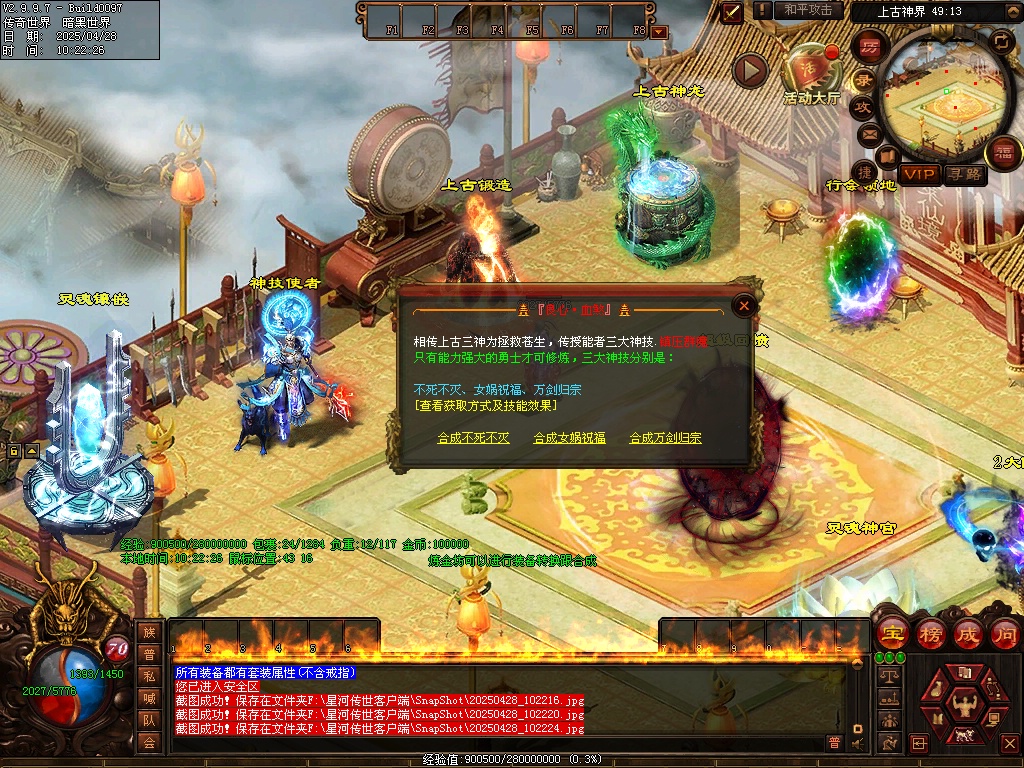Open the 成 achievements panel
Screen dimensions: 1024x768
click(x=968, y=634)
